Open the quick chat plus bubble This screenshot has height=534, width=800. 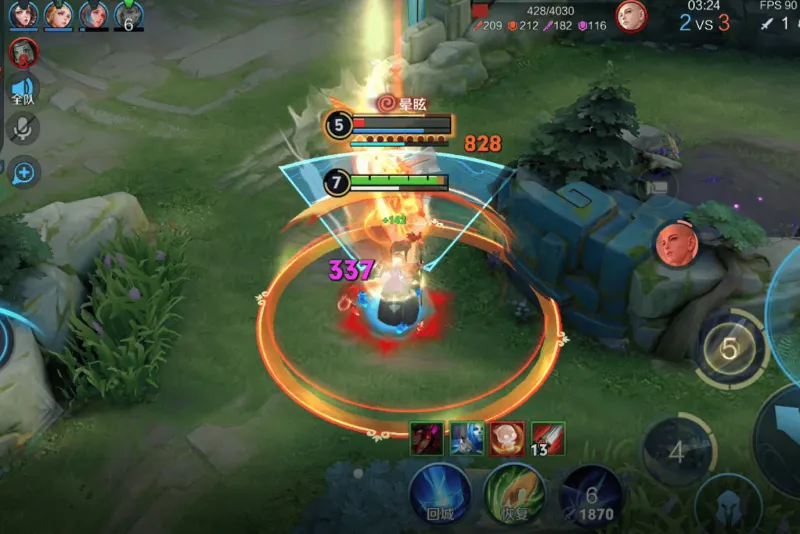point(23,173)
